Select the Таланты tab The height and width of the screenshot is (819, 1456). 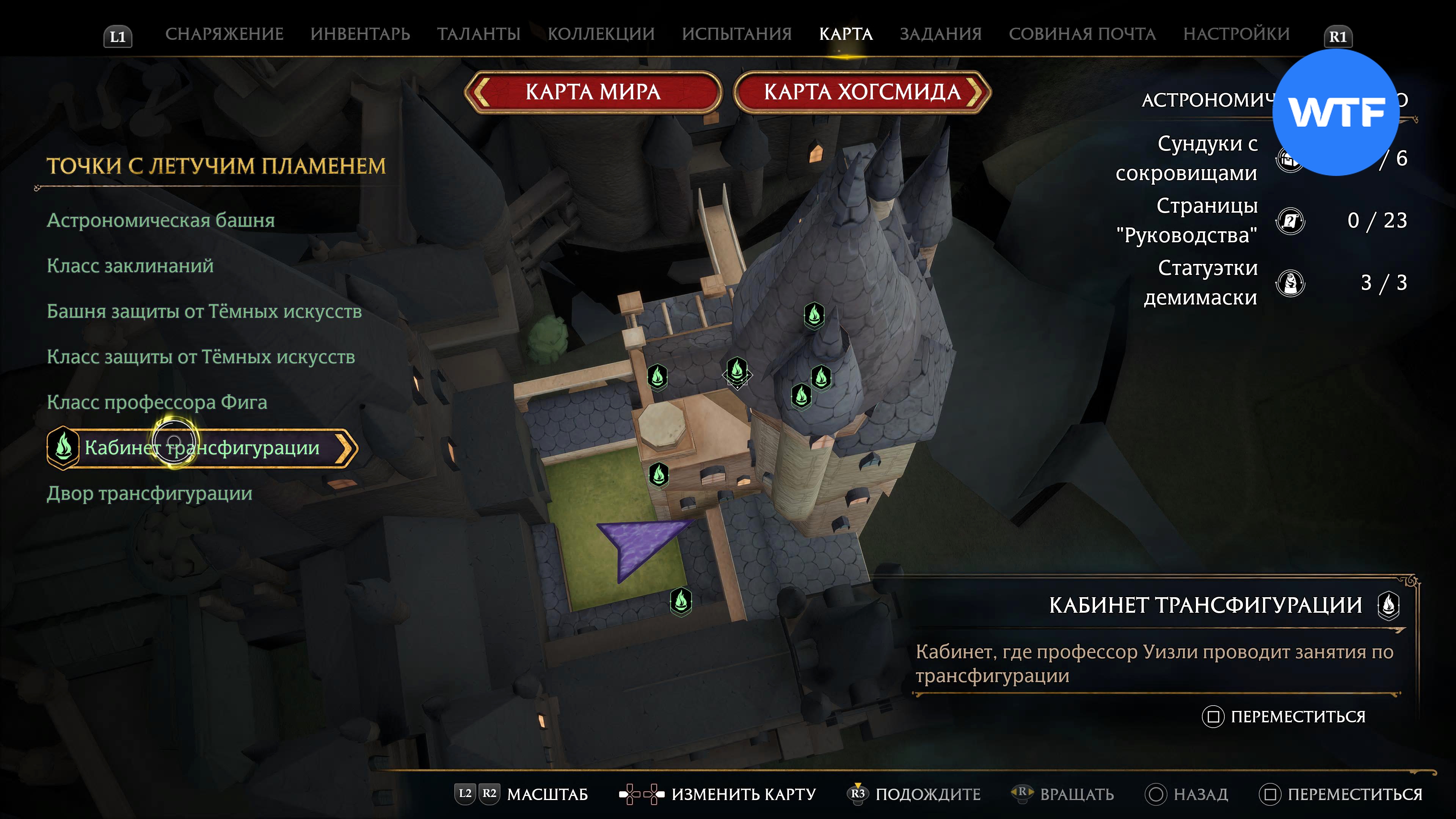478,34
